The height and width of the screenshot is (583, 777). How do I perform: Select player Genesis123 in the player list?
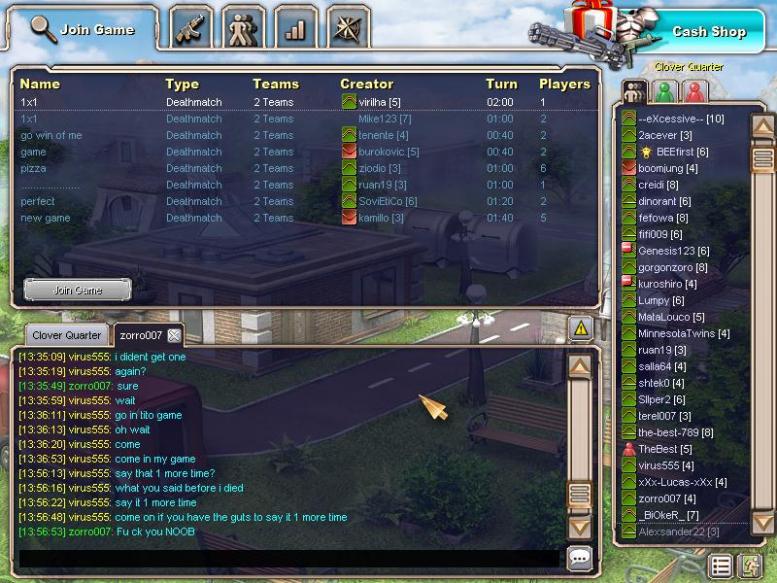(673, 250)
